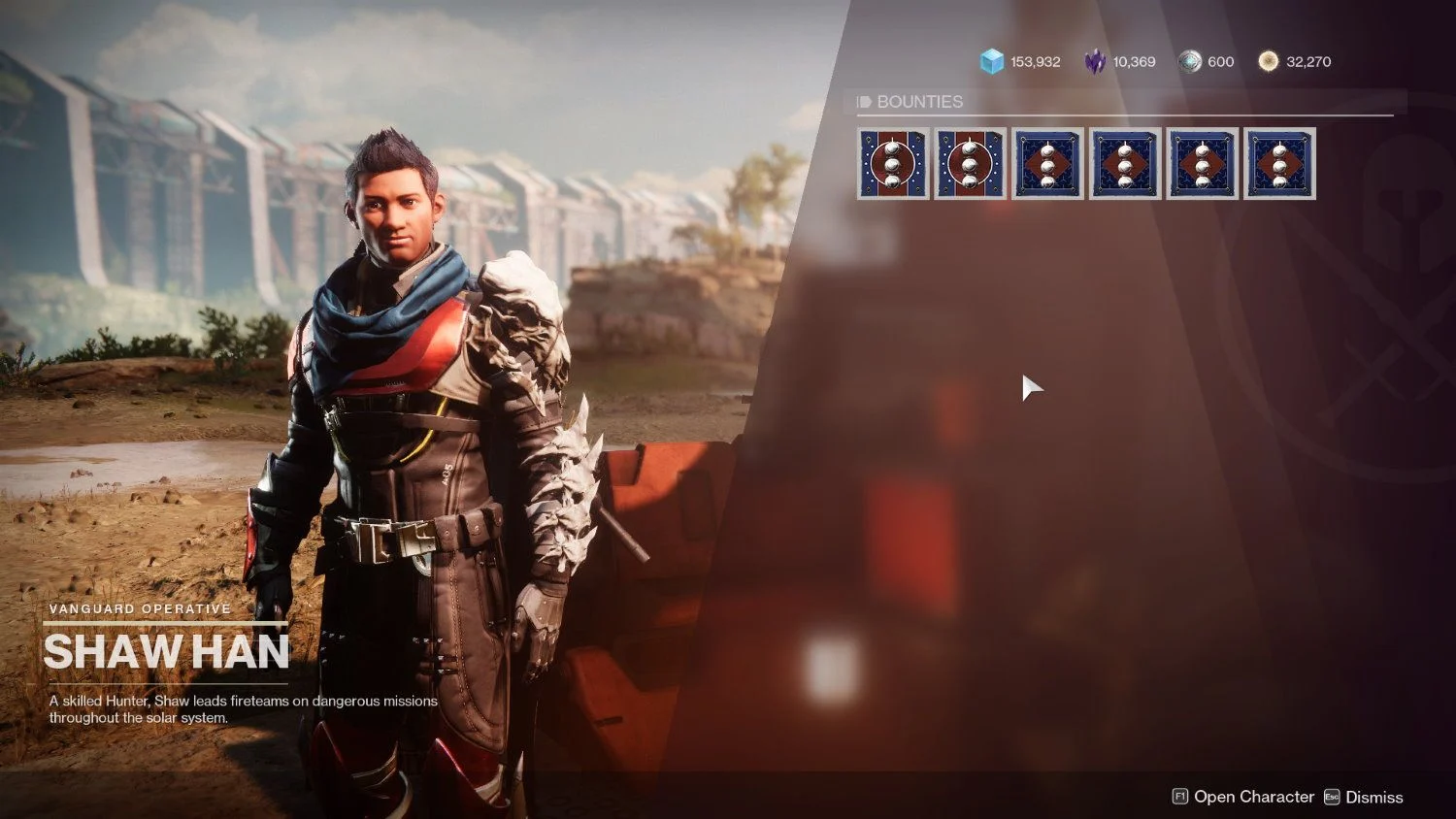1456x819 pixels.
Task: Select the first red circle bounty
Action: [893, 164]
